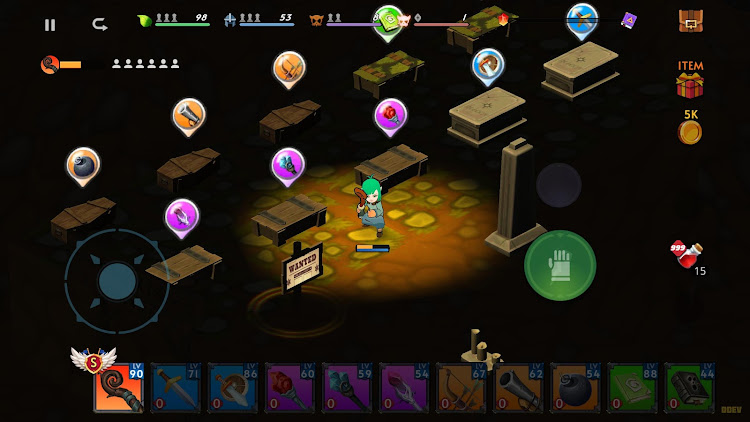Choose the level 54 bomb slot
This screenshot has height=422, width=750.
[575, 389]
